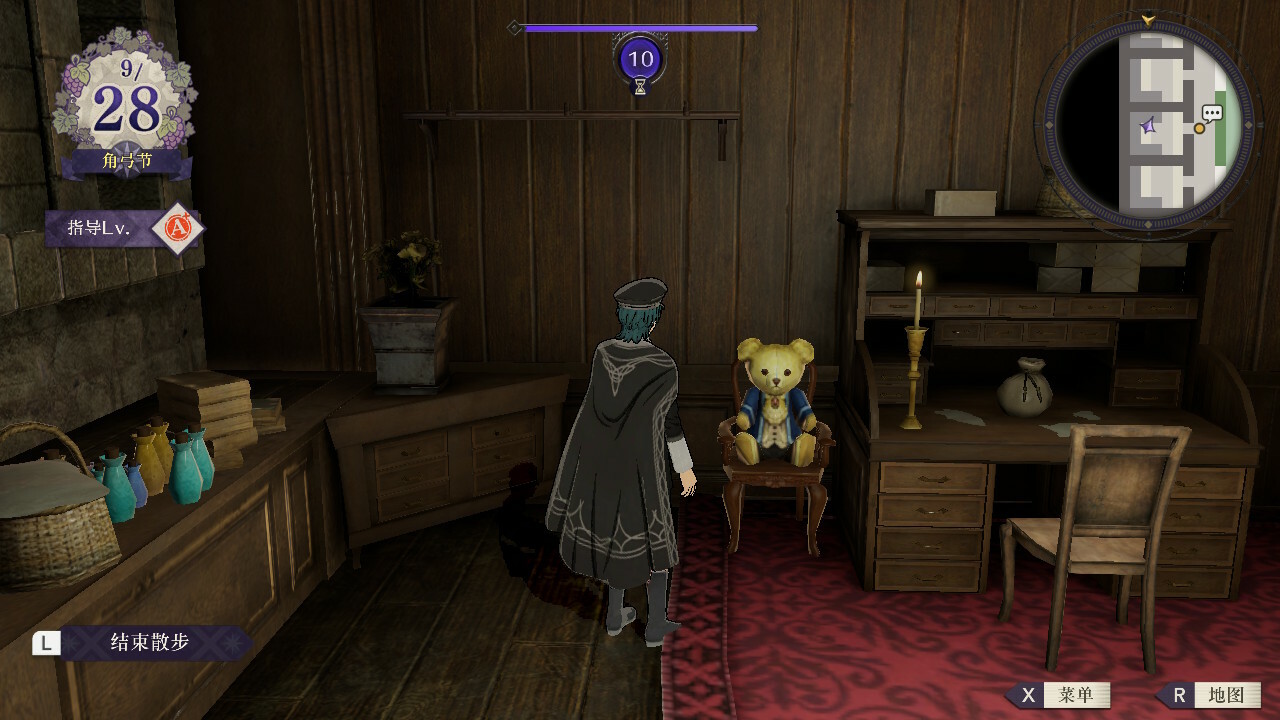Select the 指导Lv. A+ rank badge

(177, 228)
